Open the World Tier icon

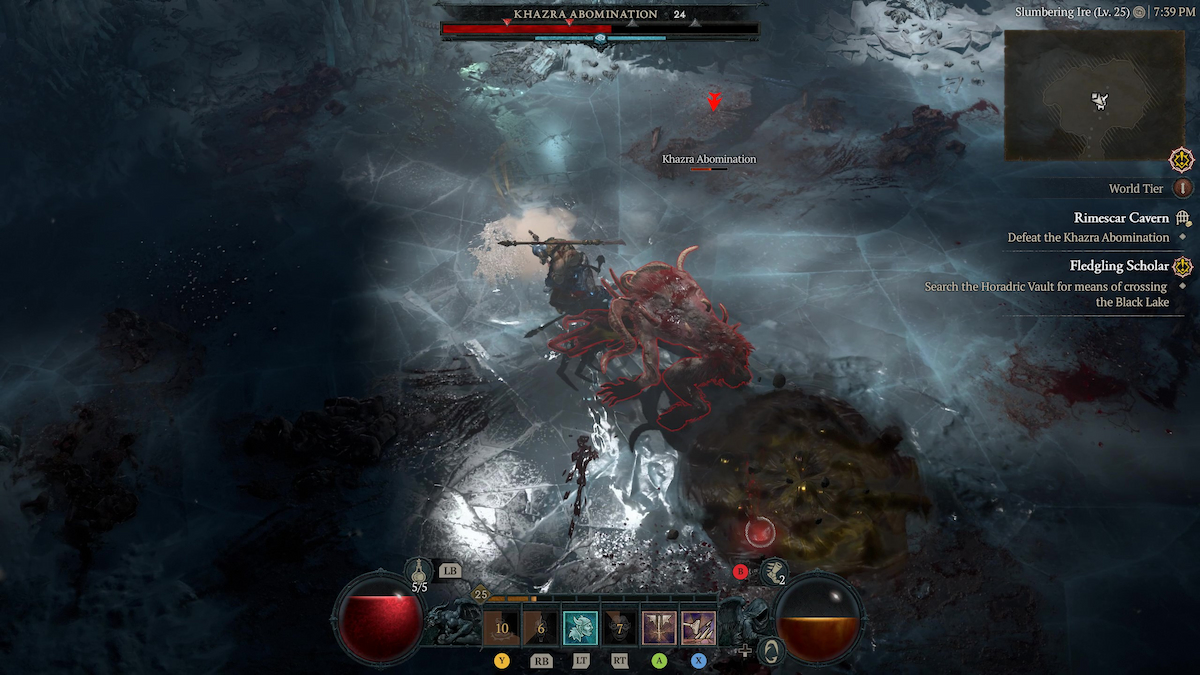(1184, 188)
